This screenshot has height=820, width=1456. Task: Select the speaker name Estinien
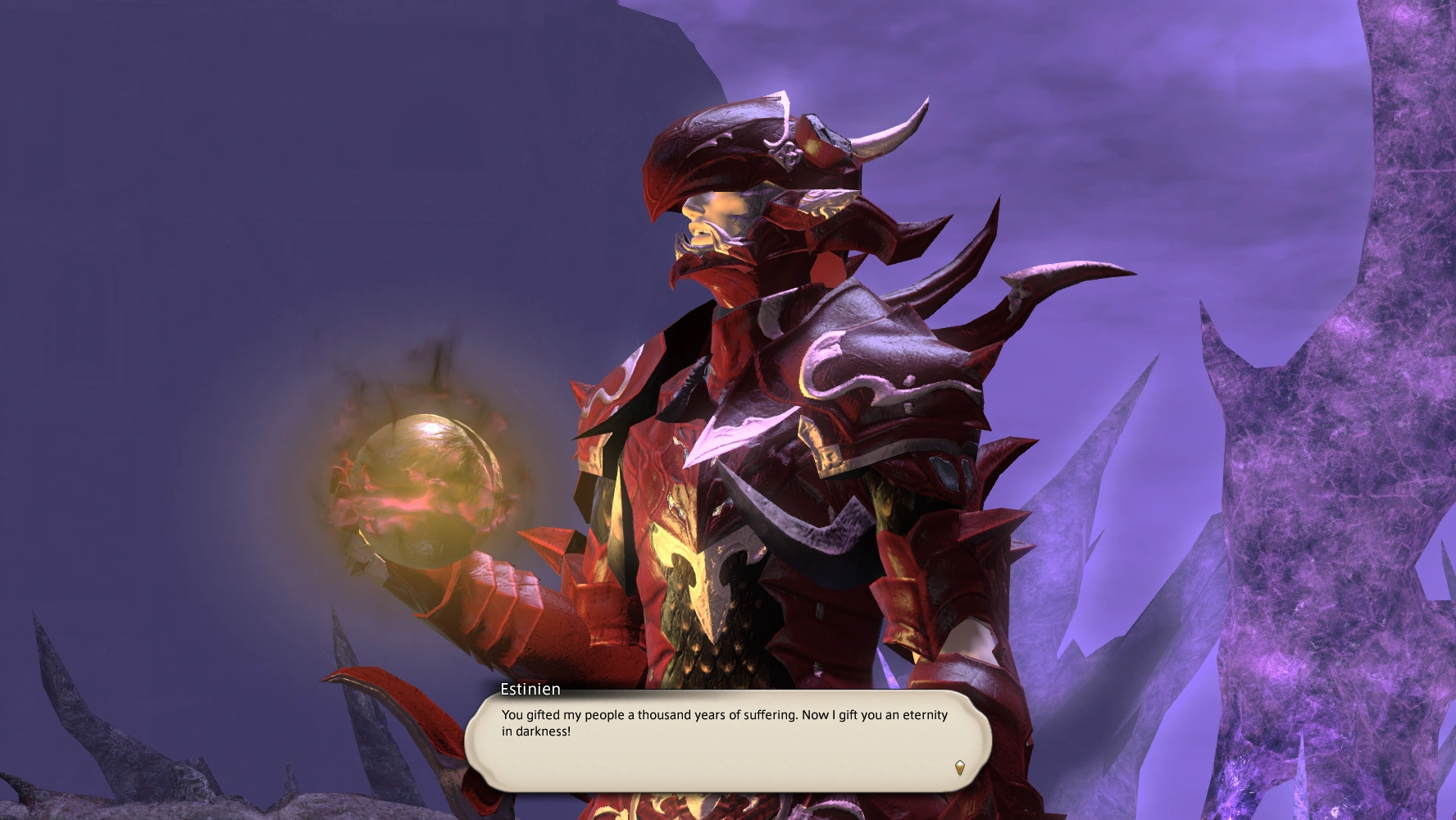(530, 691)
